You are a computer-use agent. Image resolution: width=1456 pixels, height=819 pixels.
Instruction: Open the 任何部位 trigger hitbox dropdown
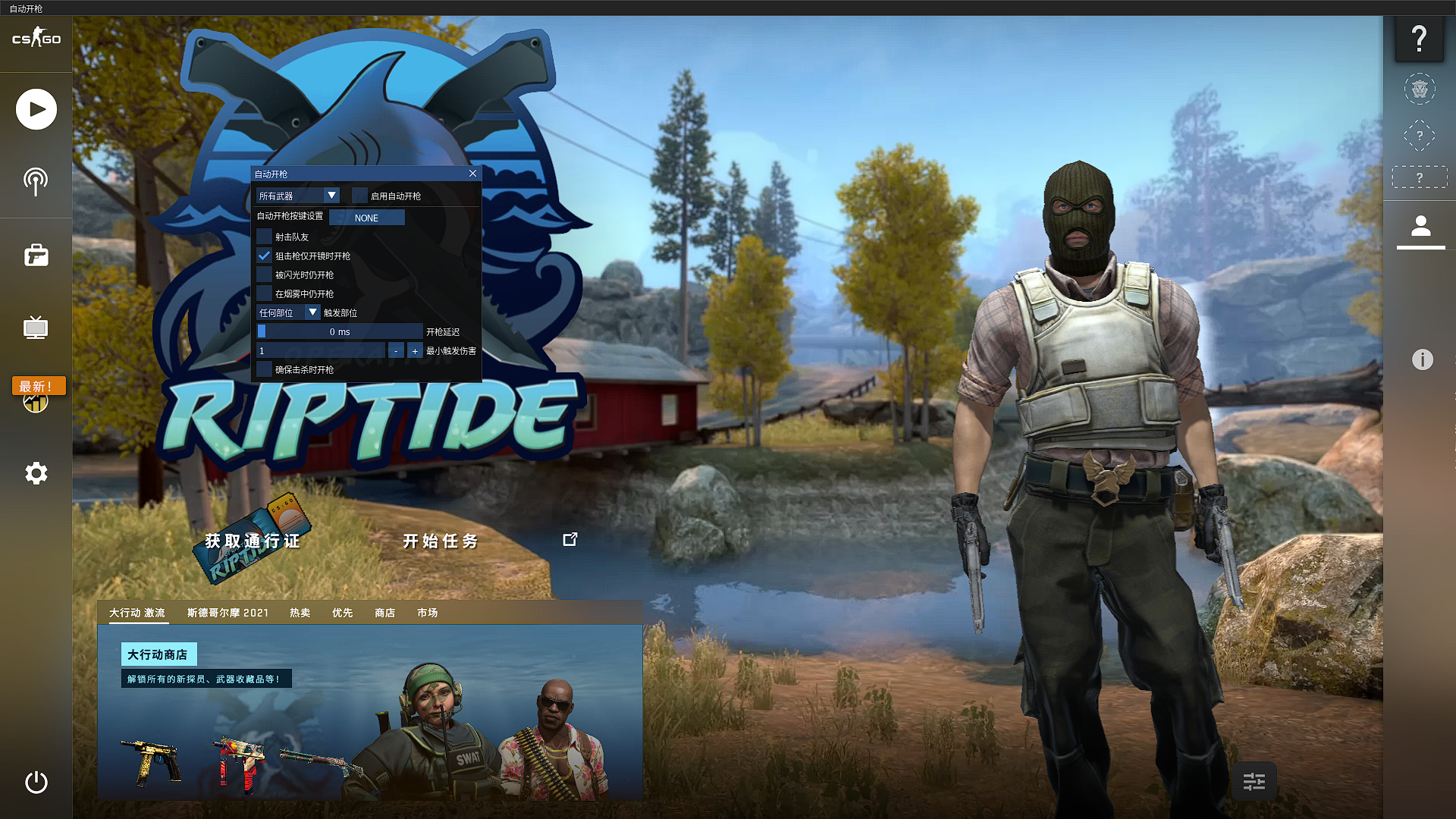tap(287, 312)
